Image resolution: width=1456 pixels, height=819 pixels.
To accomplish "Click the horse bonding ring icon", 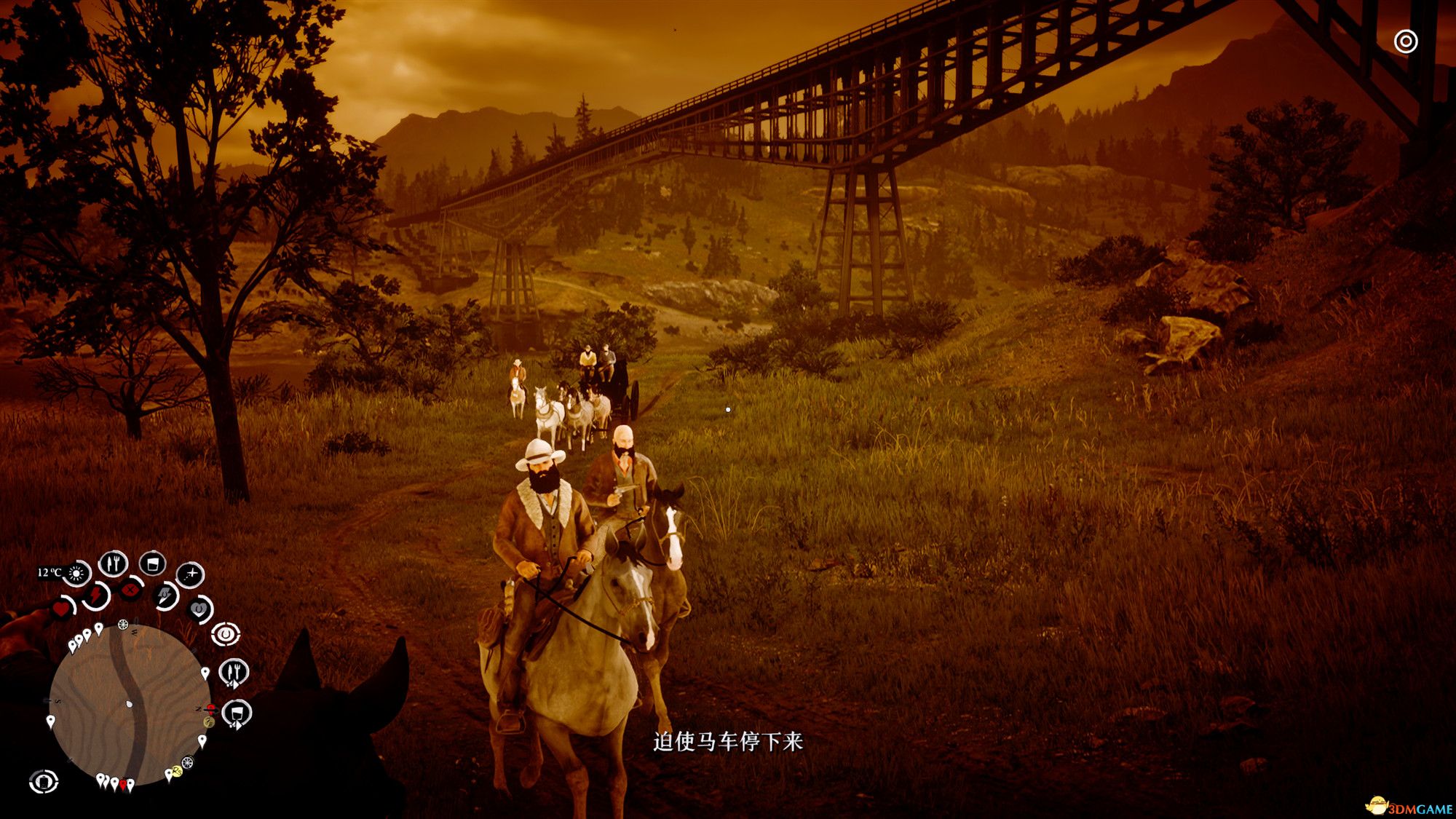I will [226, 633].
